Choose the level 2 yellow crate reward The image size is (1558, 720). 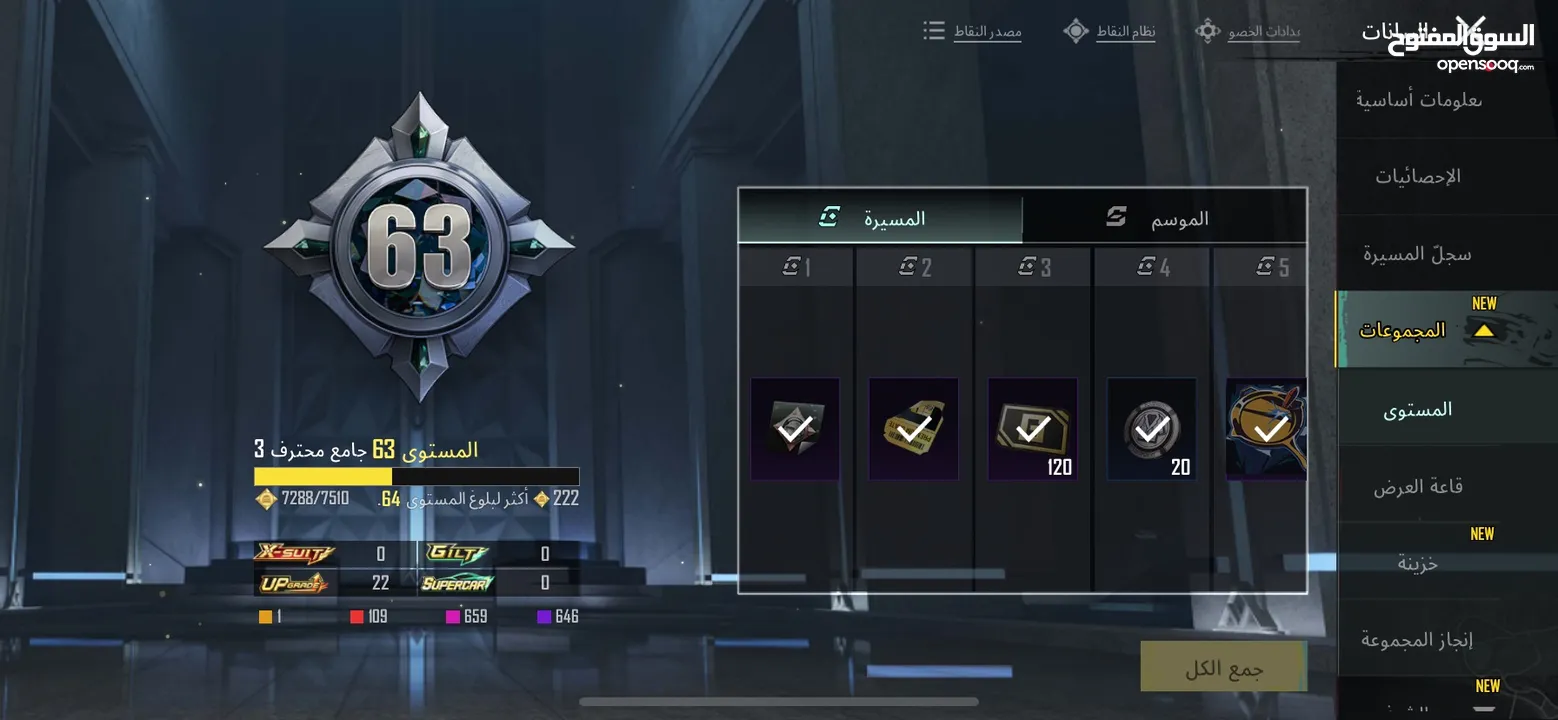(913, 429)
